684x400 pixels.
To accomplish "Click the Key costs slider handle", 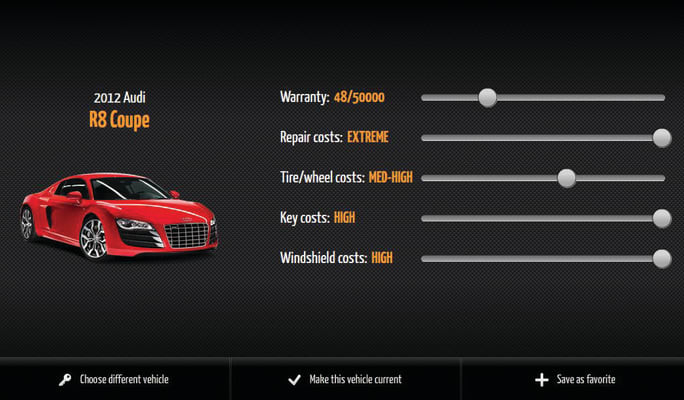I will pos(661,218).
